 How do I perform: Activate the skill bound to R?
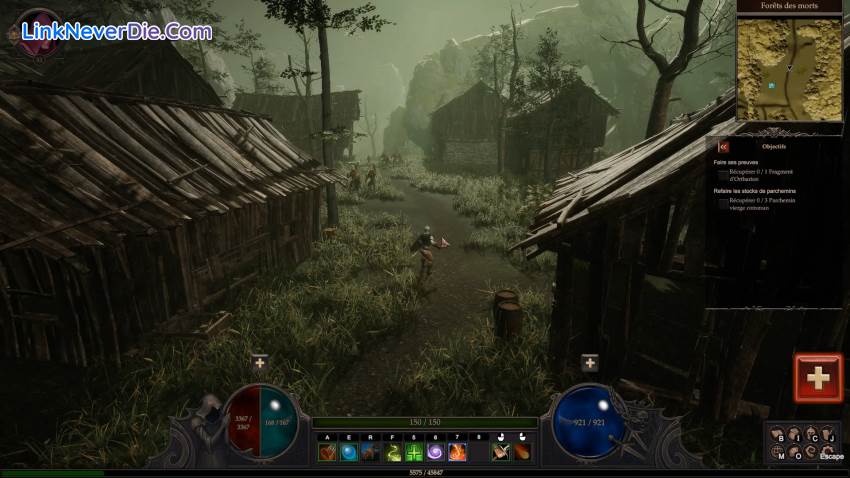coord(370,453)
